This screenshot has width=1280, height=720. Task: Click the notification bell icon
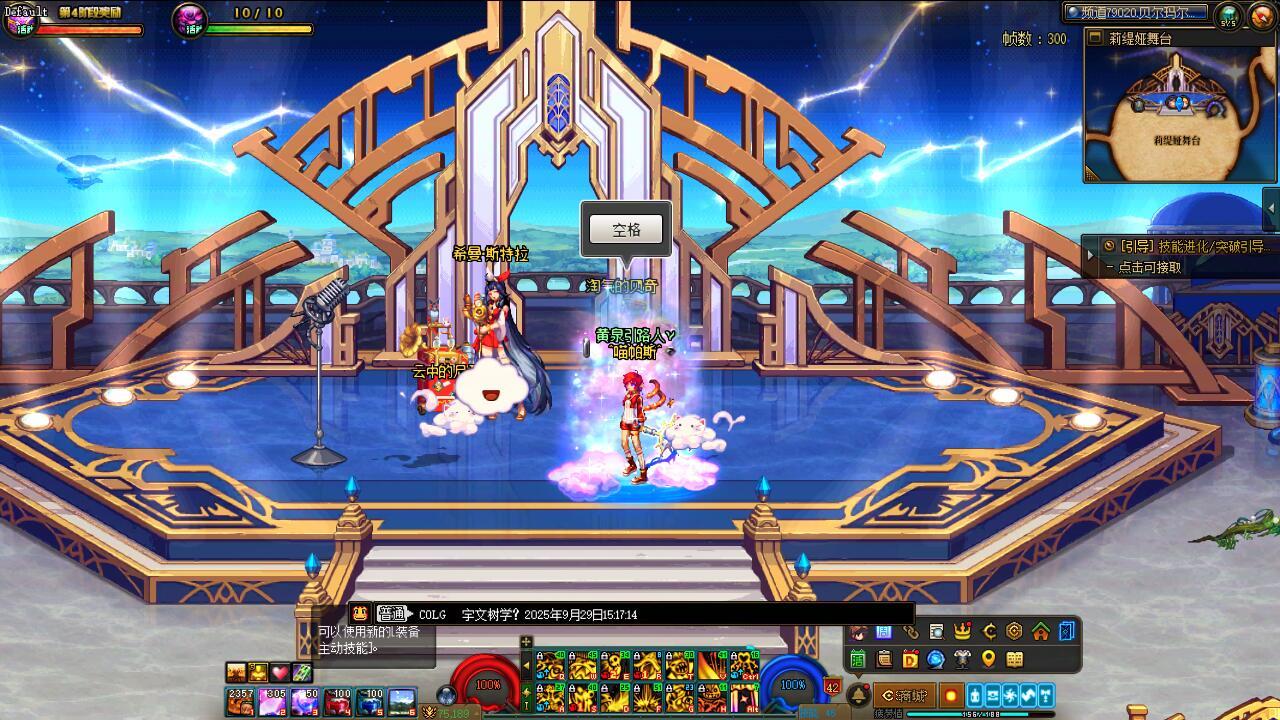(x=858, y=696)
